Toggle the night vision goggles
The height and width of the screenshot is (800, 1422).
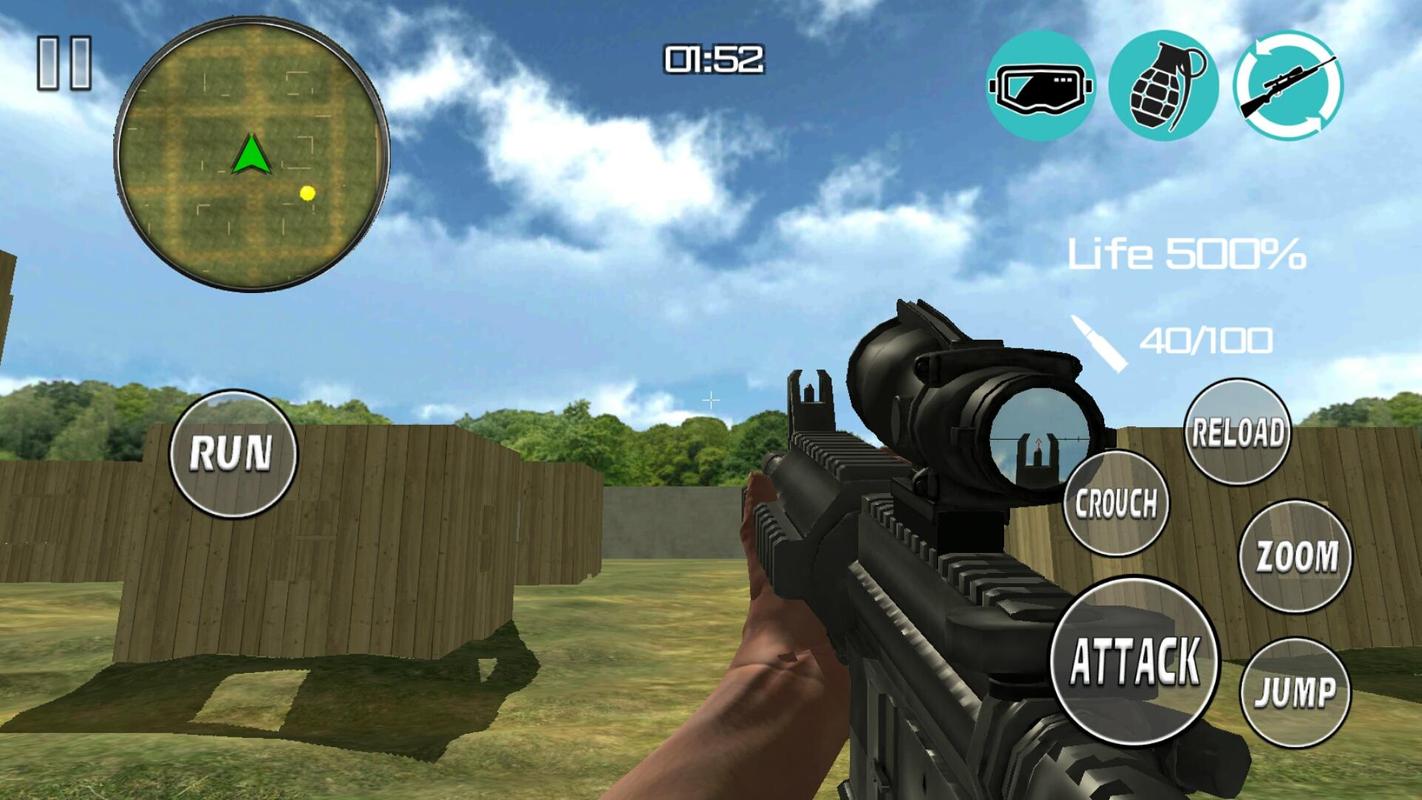pyautogui.click(x=1040, y=86)
